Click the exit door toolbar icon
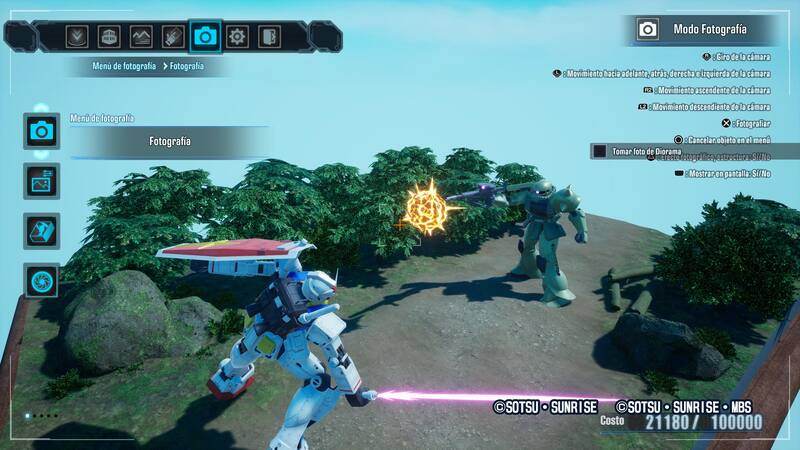The width and height of the screenshot is (800, 450). coord(269,37)
